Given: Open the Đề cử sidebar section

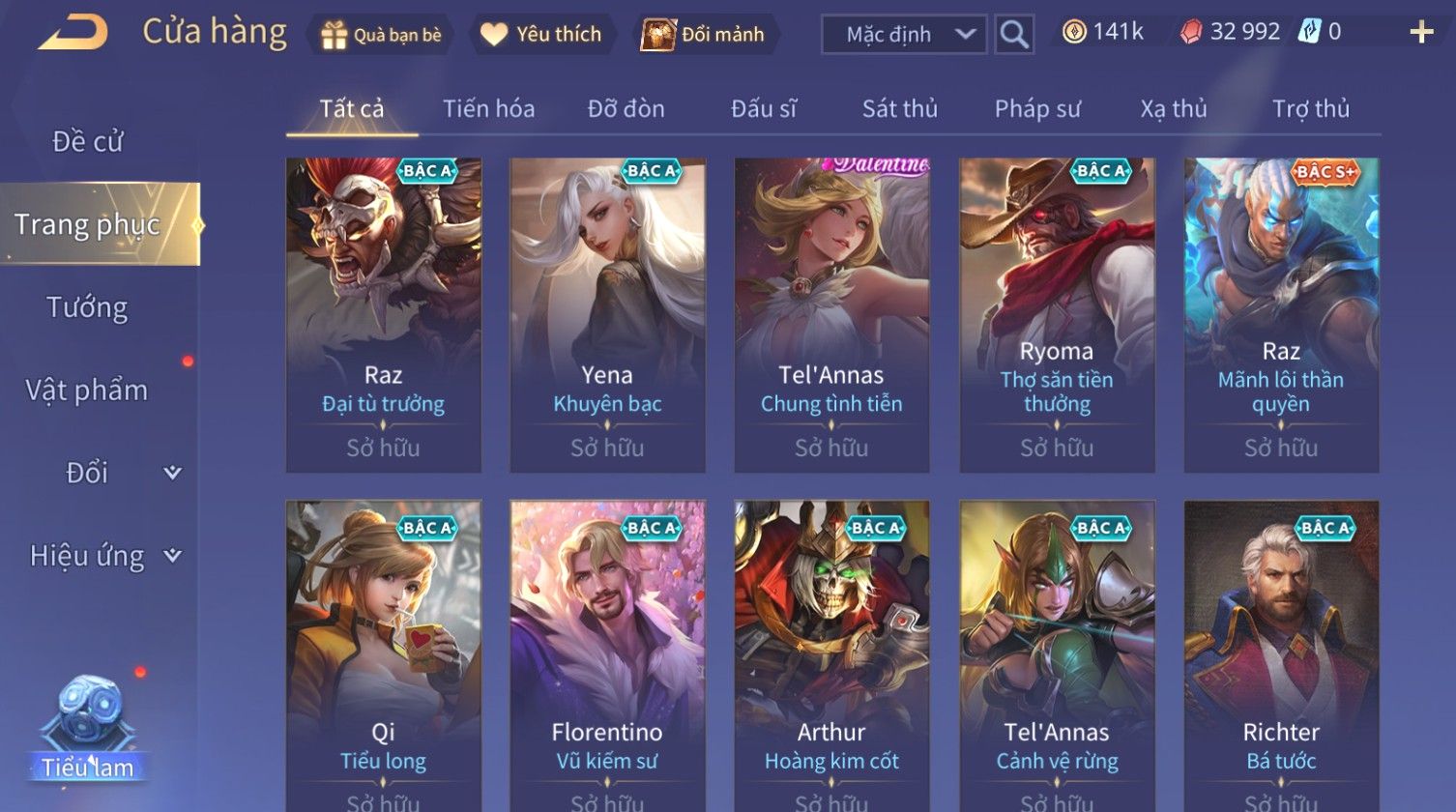Looking at the screenshot, I should pyautogui.click(x=87, y=142).
